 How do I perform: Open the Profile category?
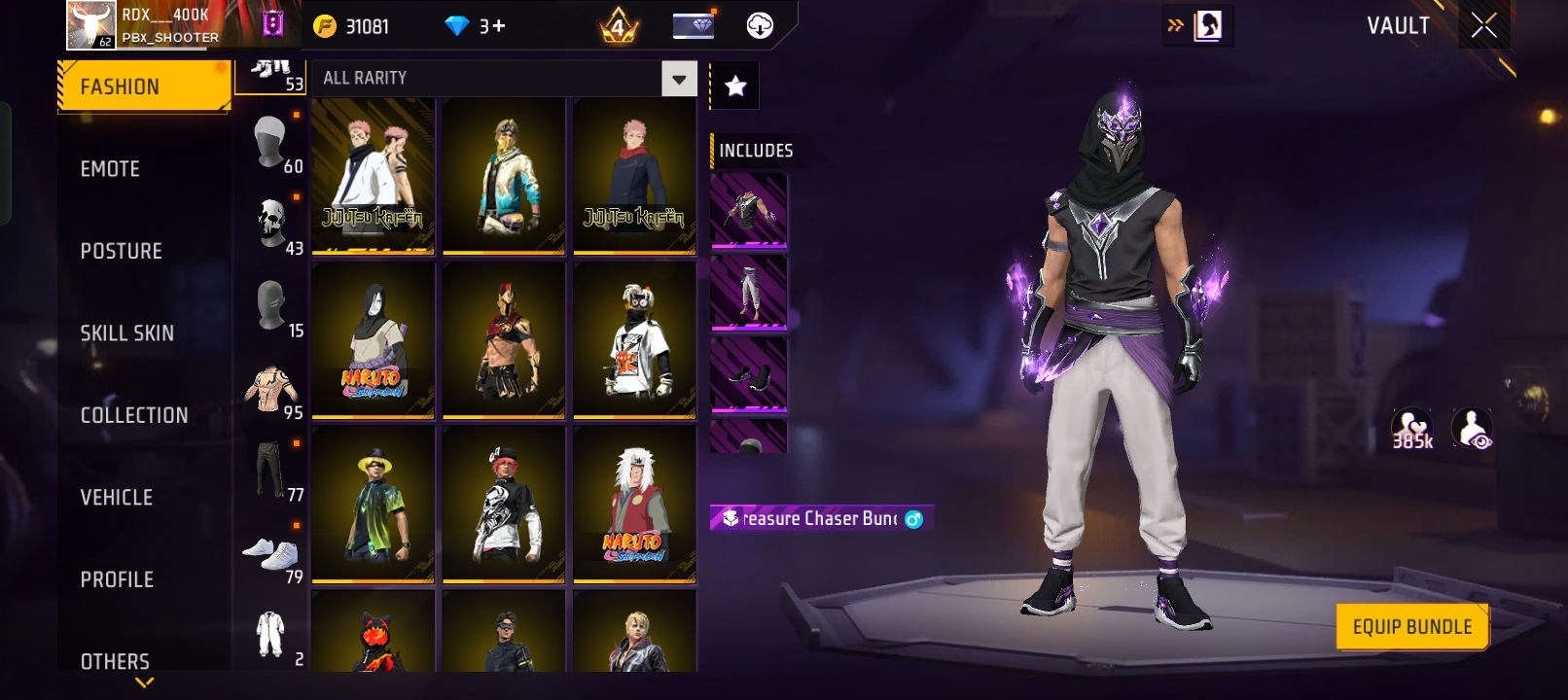point(117,579)
